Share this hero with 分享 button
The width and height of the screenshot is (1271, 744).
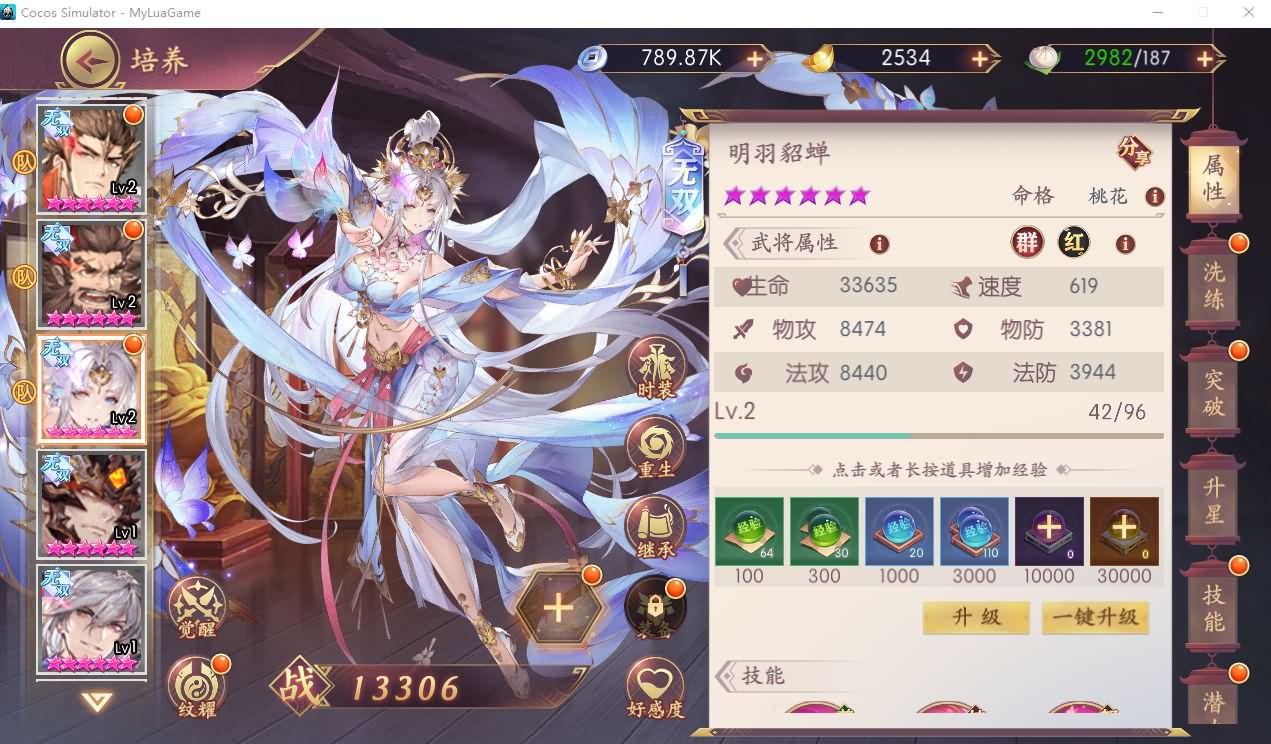1134,152
